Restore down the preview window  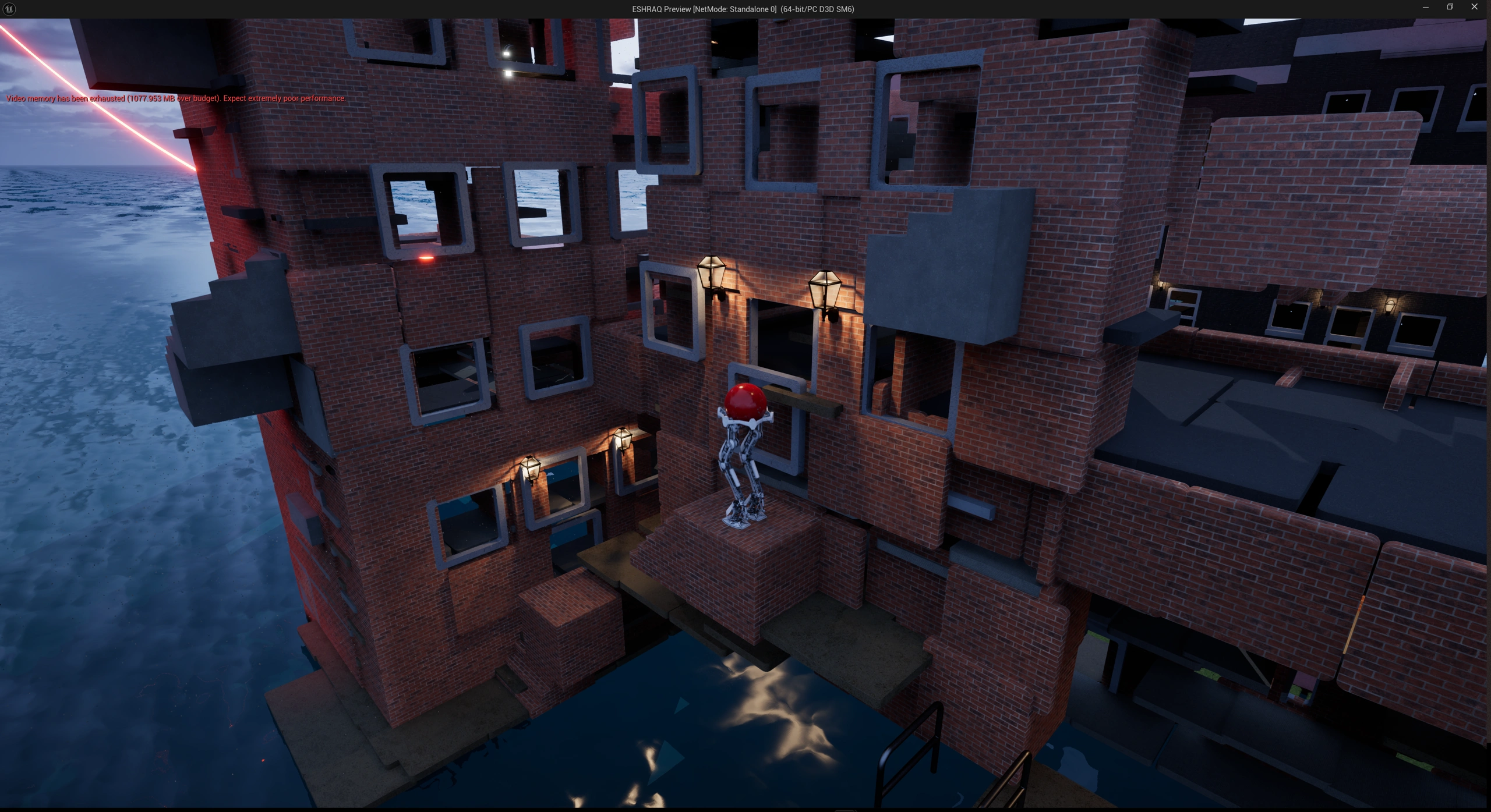pos(1450,8)
